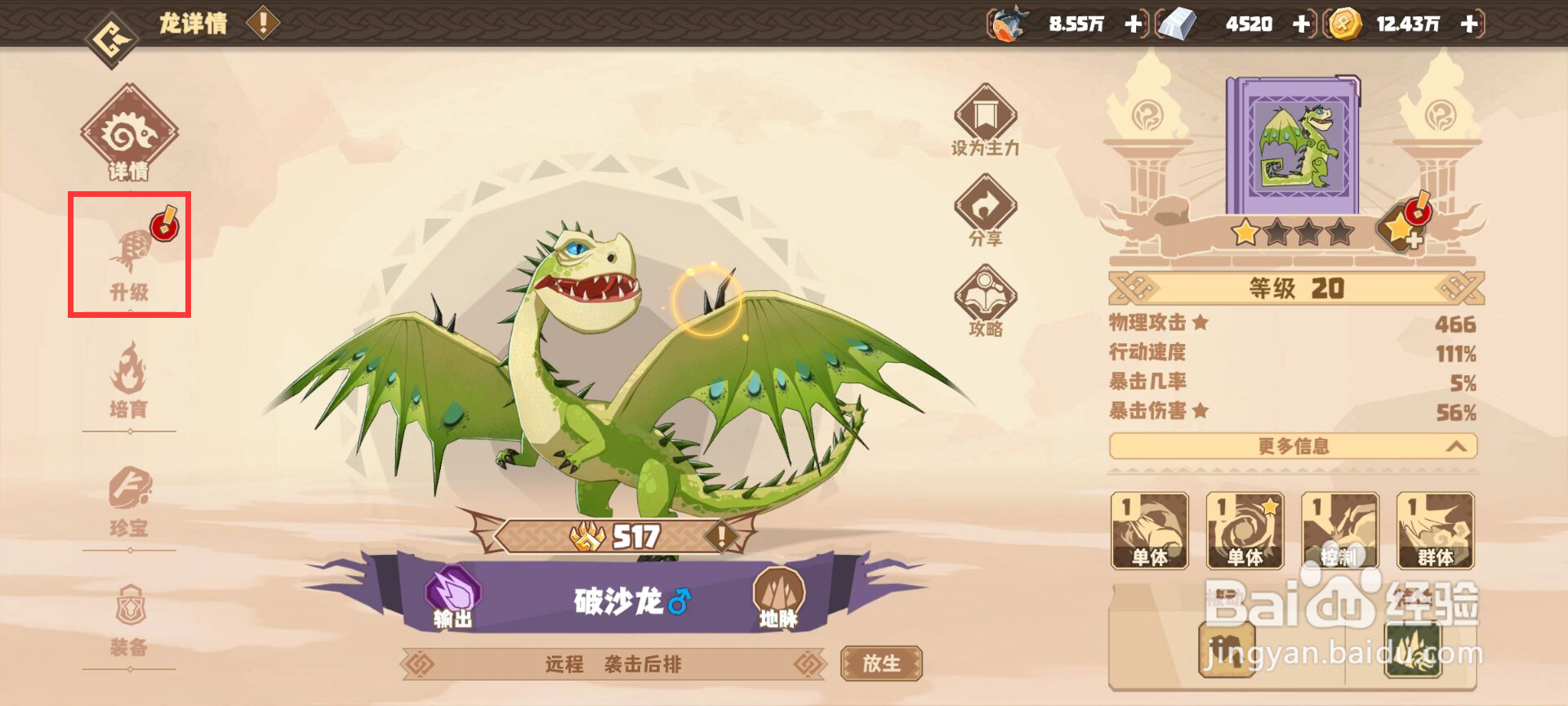Select the first 单体 skill slot

click(x=1150, y=531)
